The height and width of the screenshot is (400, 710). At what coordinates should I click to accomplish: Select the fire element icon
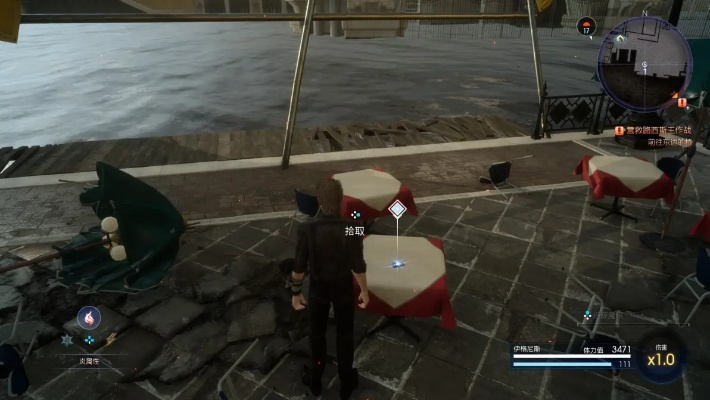point(89,318)
